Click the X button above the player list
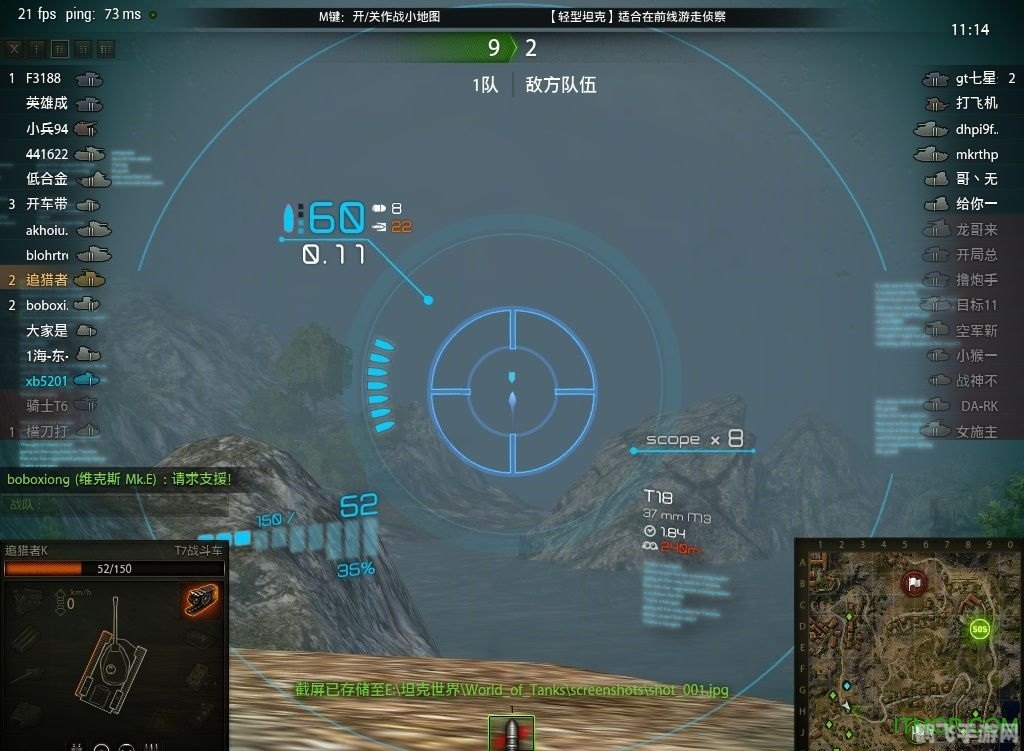This screenshot has width=1024, height=751. click(14, 49)
